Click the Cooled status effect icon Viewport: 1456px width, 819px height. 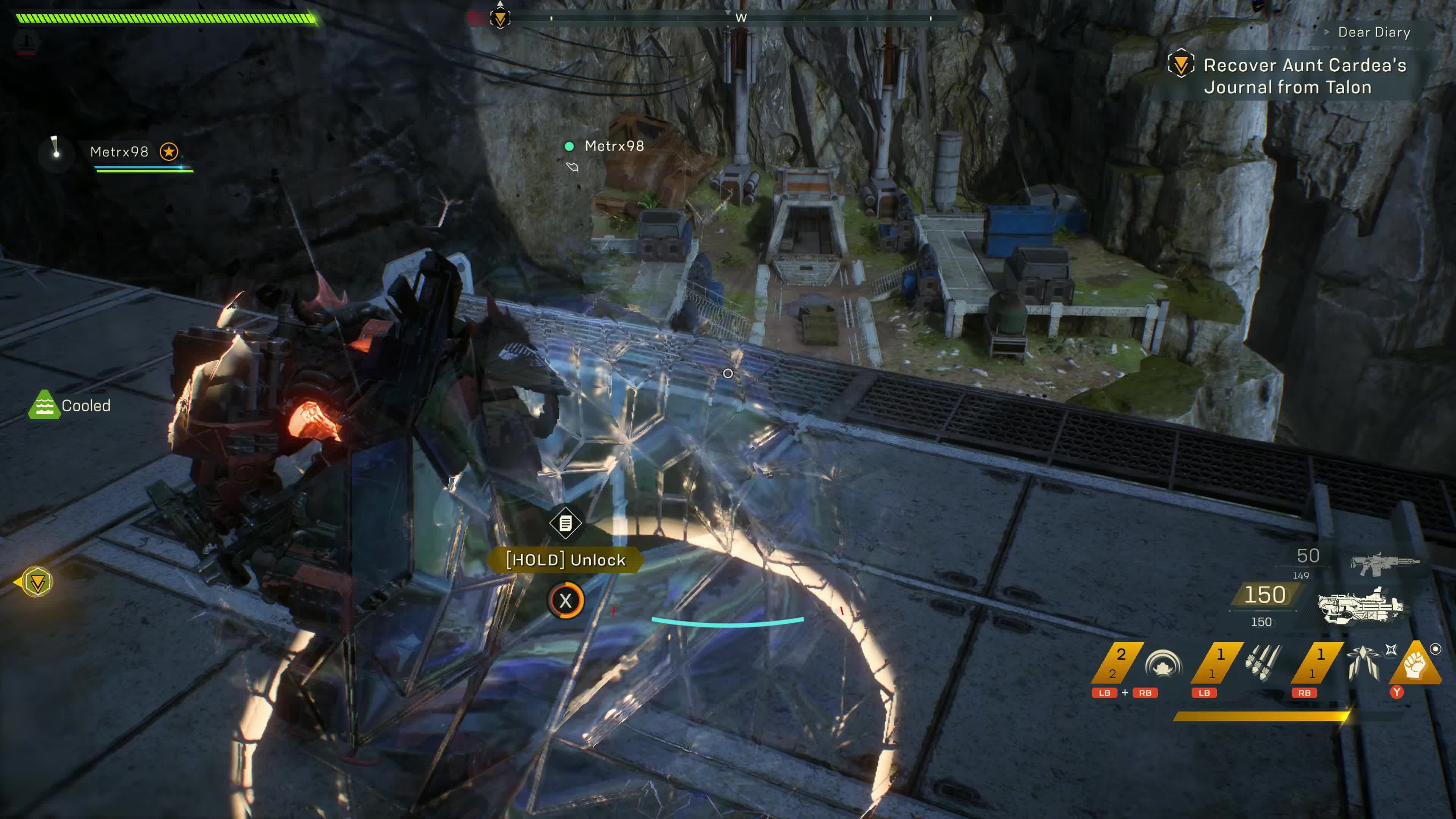click(44, 405)
